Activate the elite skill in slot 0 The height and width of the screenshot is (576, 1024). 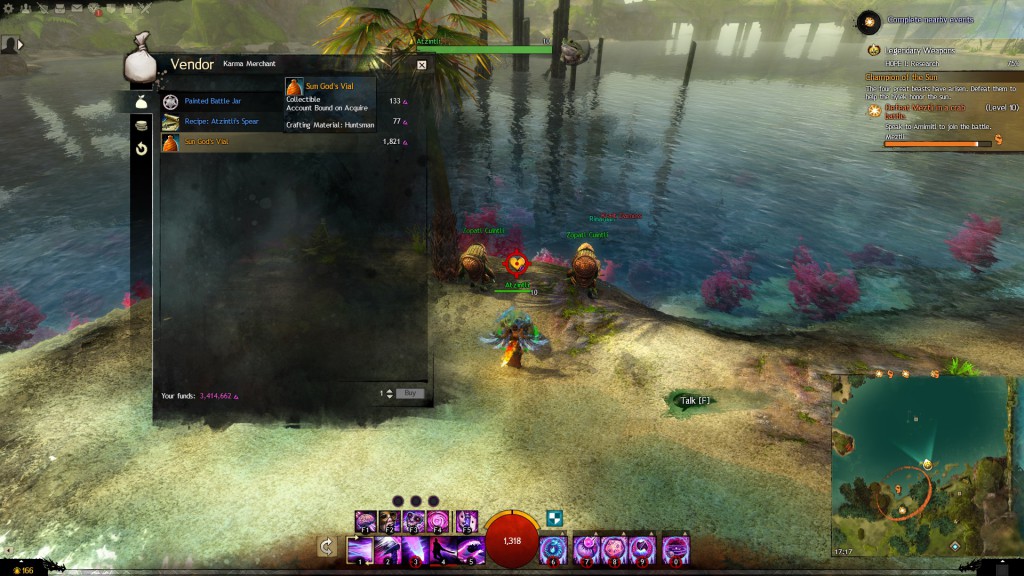click(675, 550)
